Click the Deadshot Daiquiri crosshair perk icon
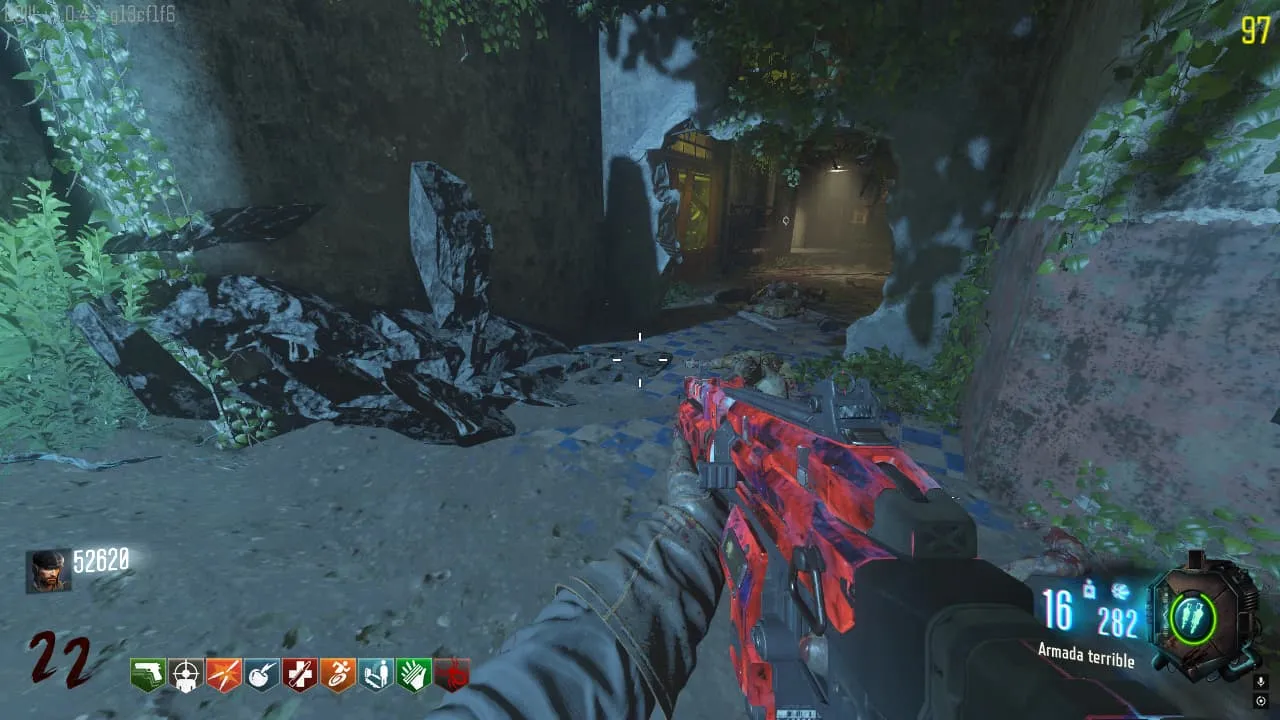 (x=185, y=674)
